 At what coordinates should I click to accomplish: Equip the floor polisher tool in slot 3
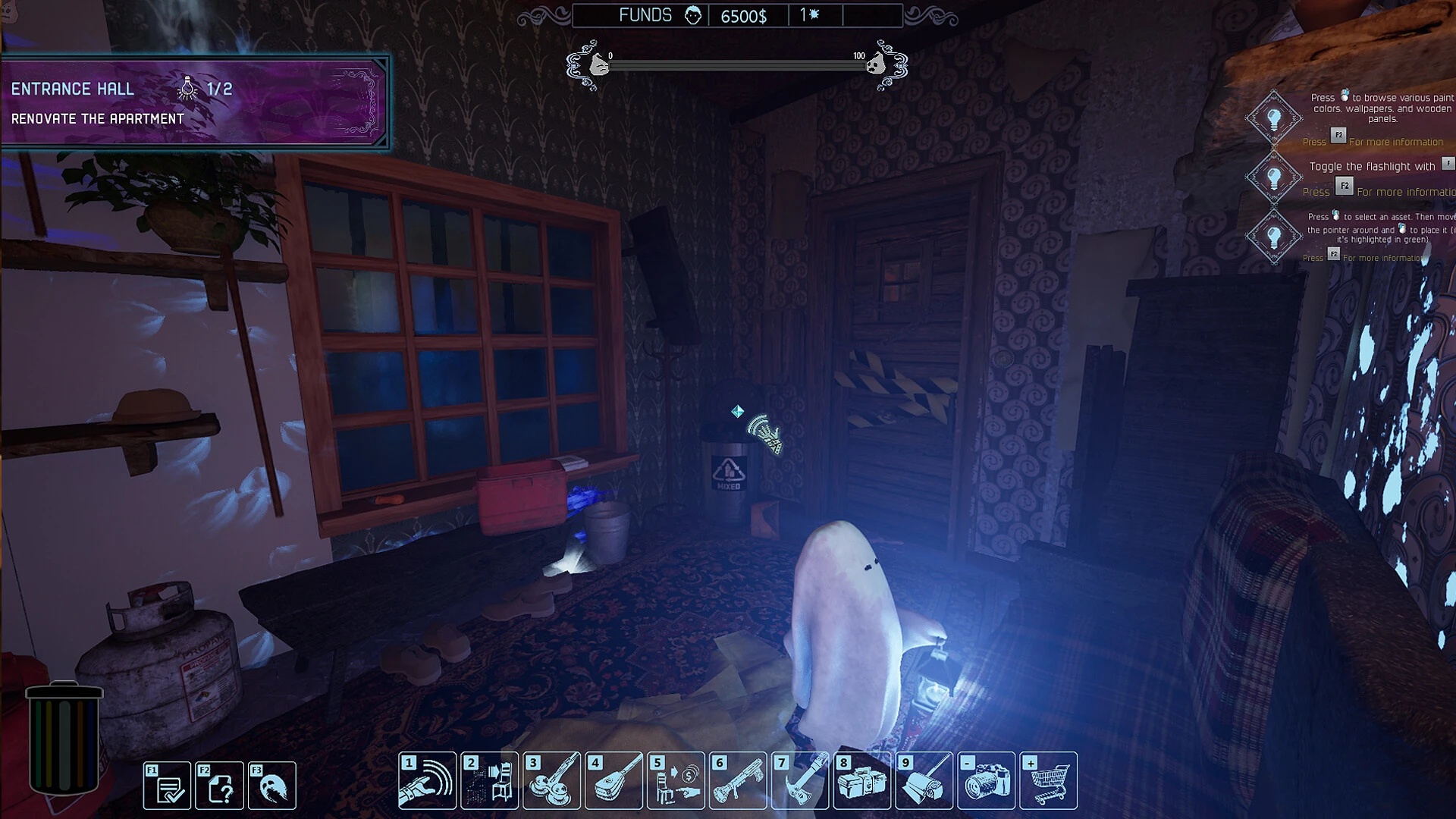coord(552,781)
